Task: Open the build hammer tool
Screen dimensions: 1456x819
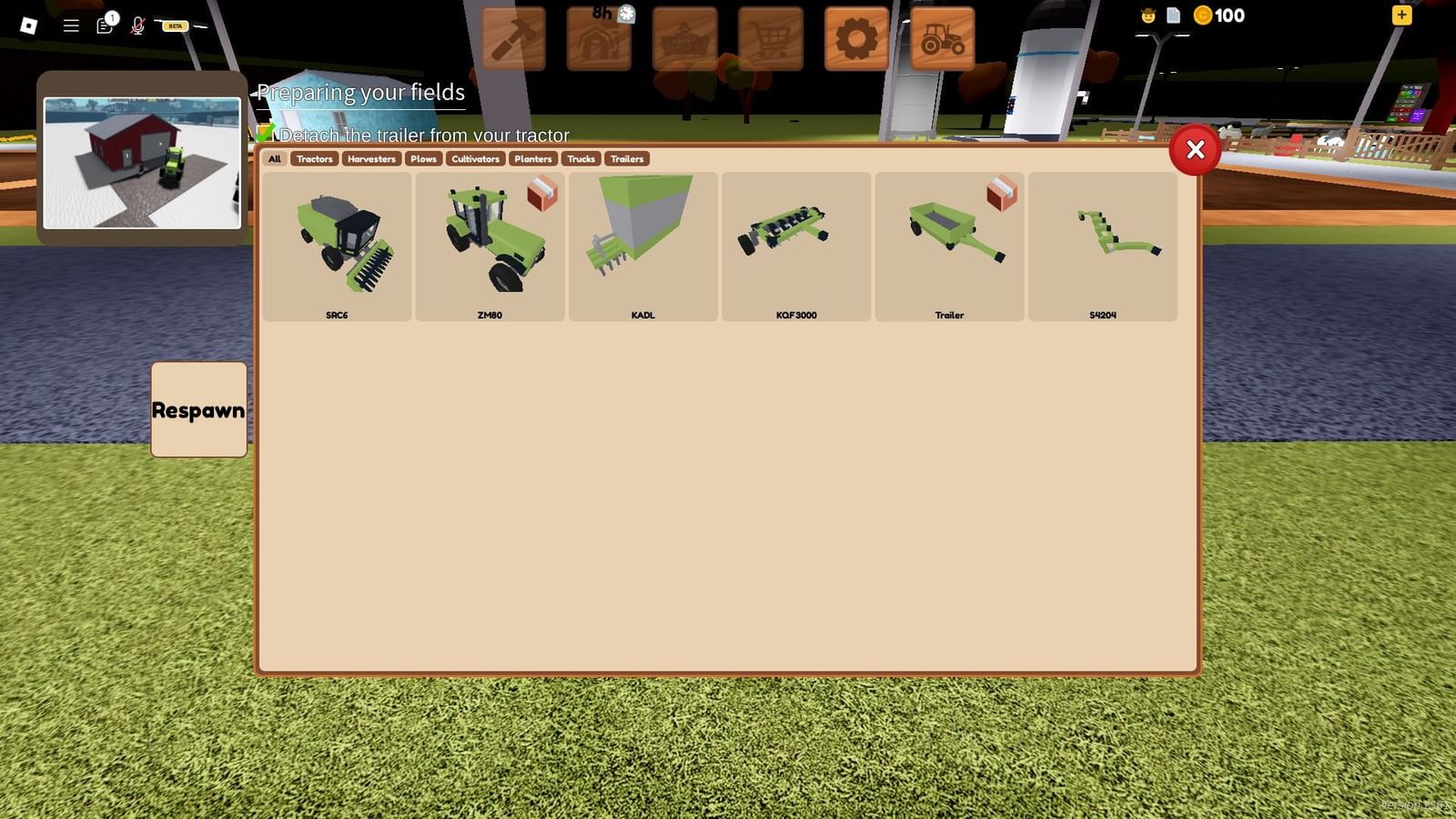Action: (514, 36)
